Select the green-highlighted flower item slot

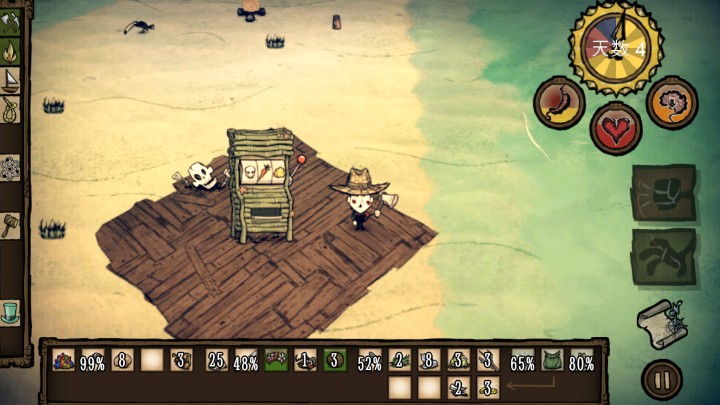tap(276, 361)
